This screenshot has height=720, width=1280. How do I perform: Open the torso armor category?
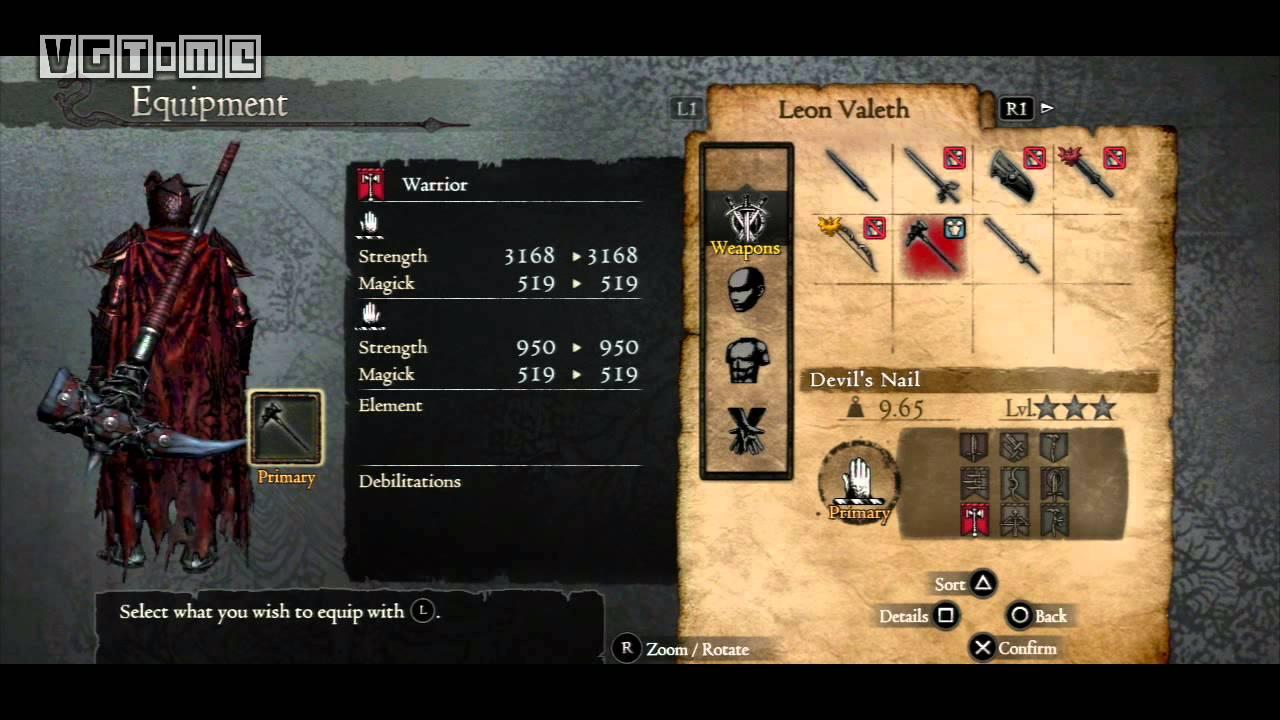pyautogui.click(x=746, y=360)
